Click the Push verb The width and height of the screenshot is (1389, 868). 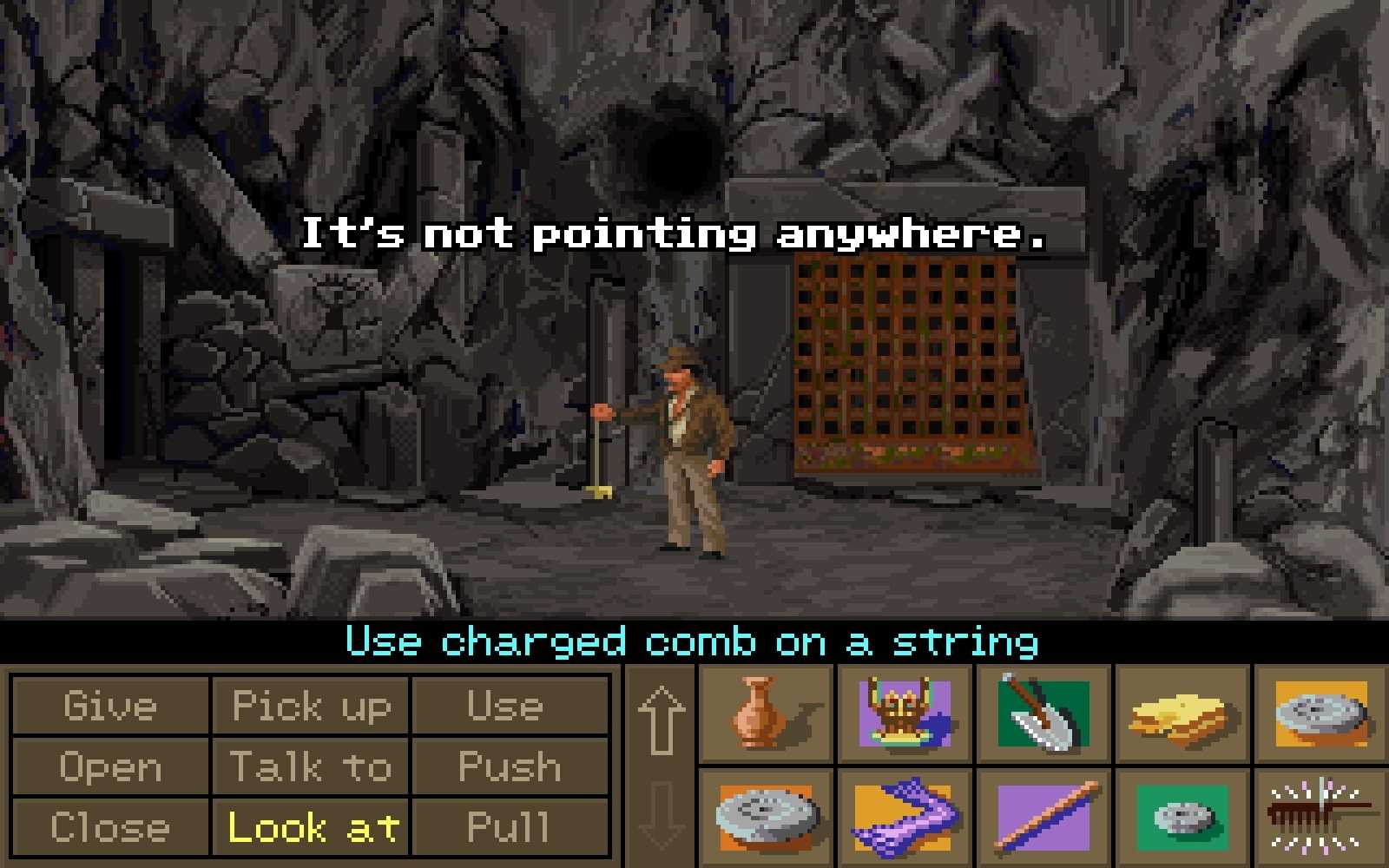(509, 767)
